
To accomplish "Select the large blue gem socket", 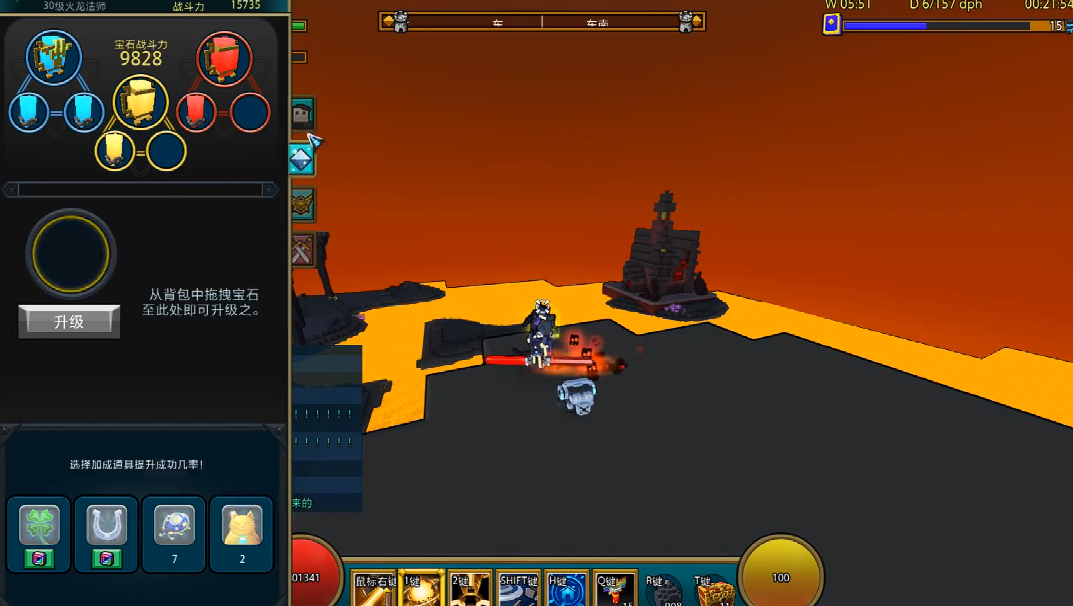I will [54, 57].
